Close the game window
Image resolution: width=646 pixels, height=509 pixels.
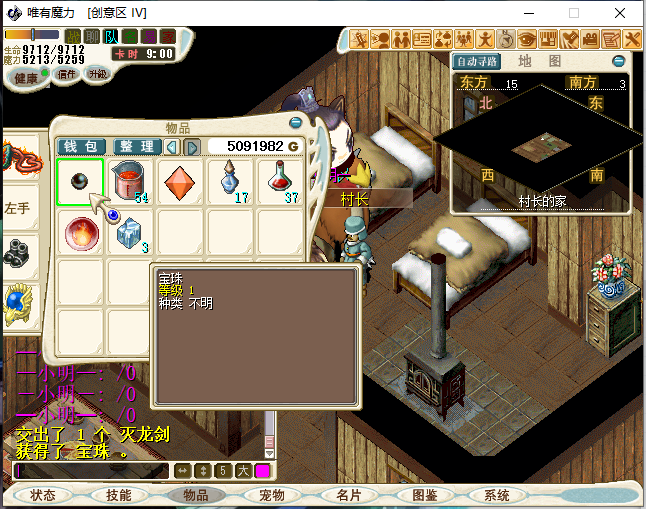tap(621, 13)
